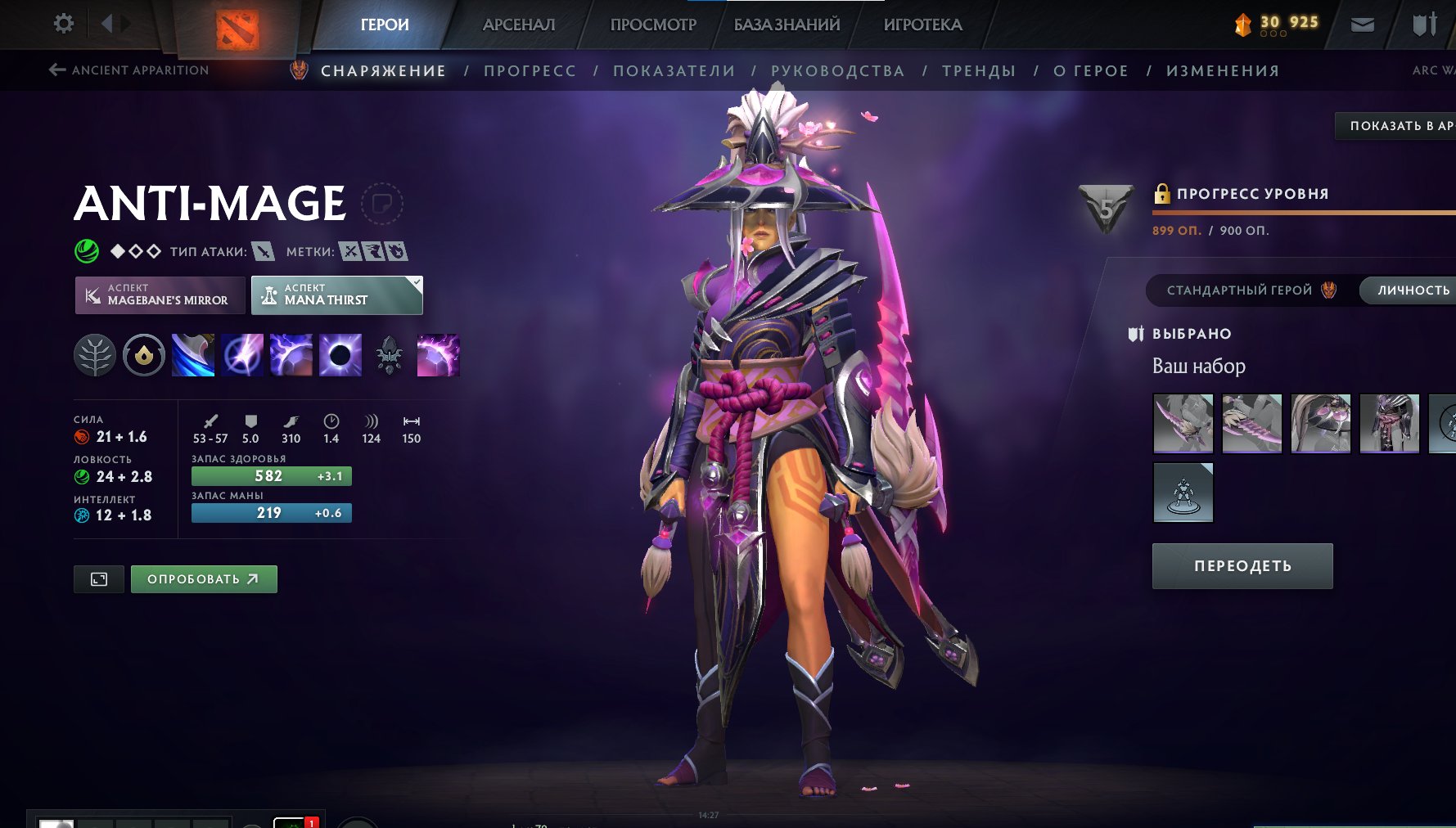Image resolution: width=1456 pixels, height=828 pixels.
Task: Go back to Ancient Apparition
Action: coord(129,70)
